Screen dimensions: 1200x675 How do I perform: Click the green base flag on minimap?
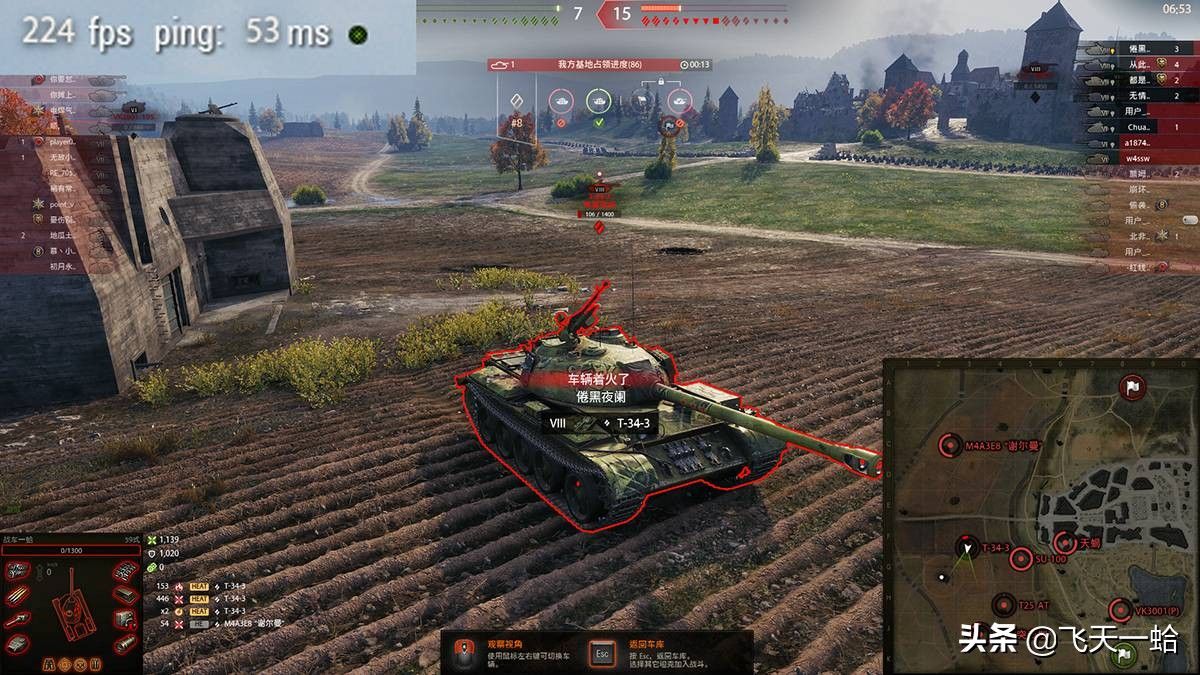1124,655
